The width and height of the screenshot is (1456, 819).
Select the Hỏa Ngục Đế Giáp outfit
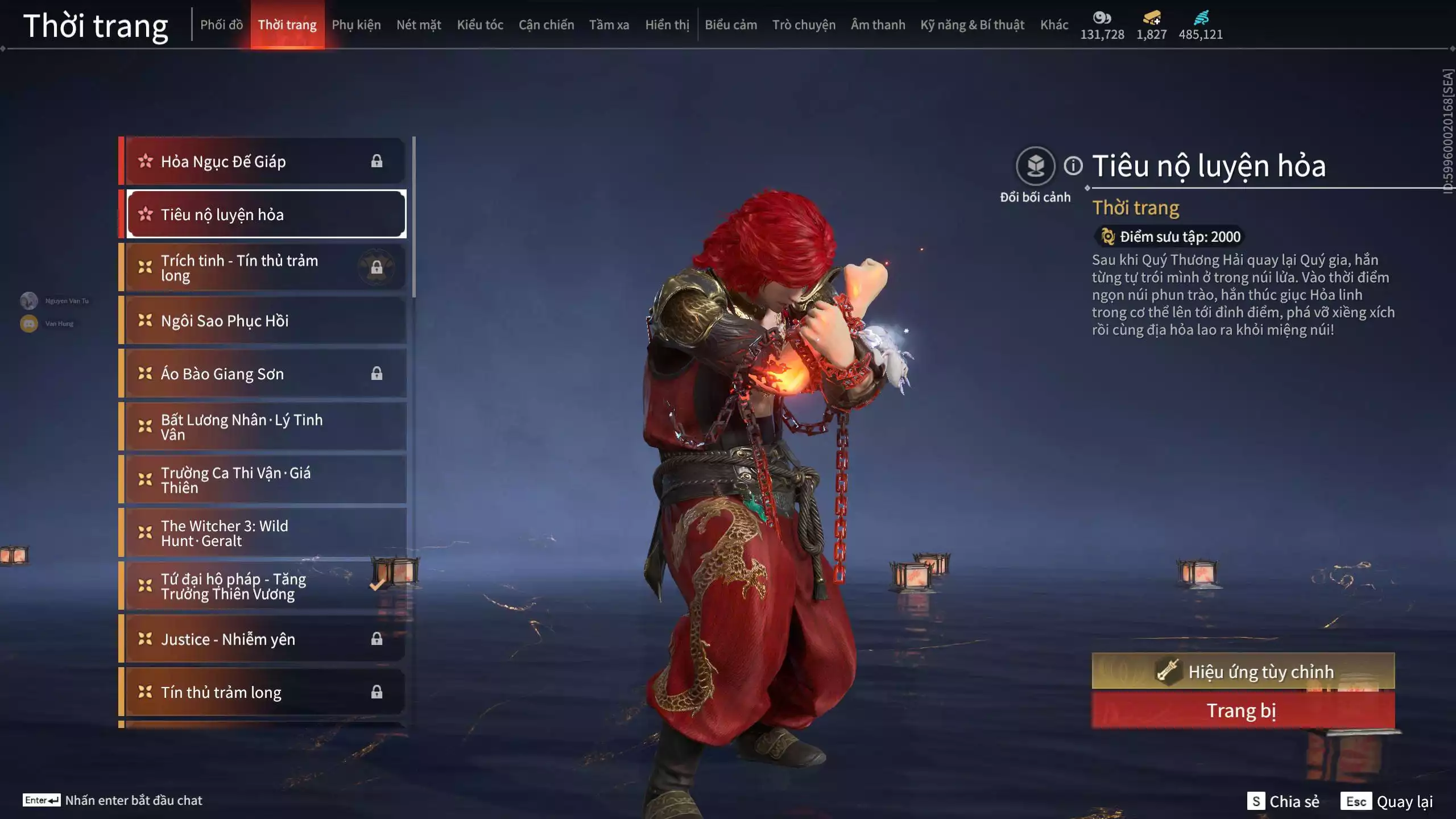click(264, 162)
